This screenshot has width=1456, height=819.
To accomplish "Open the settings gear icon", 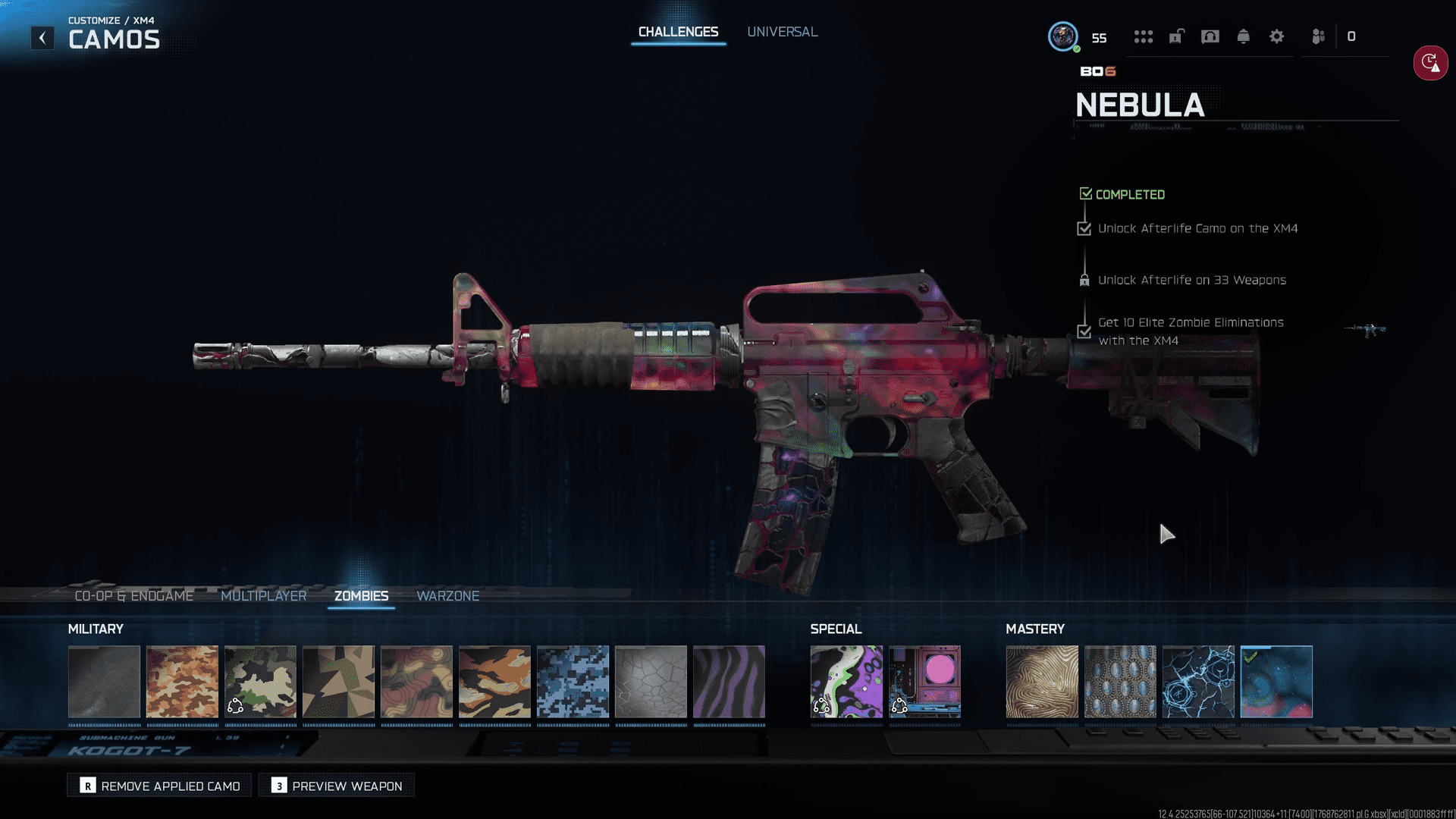I will click(1276, 36).
